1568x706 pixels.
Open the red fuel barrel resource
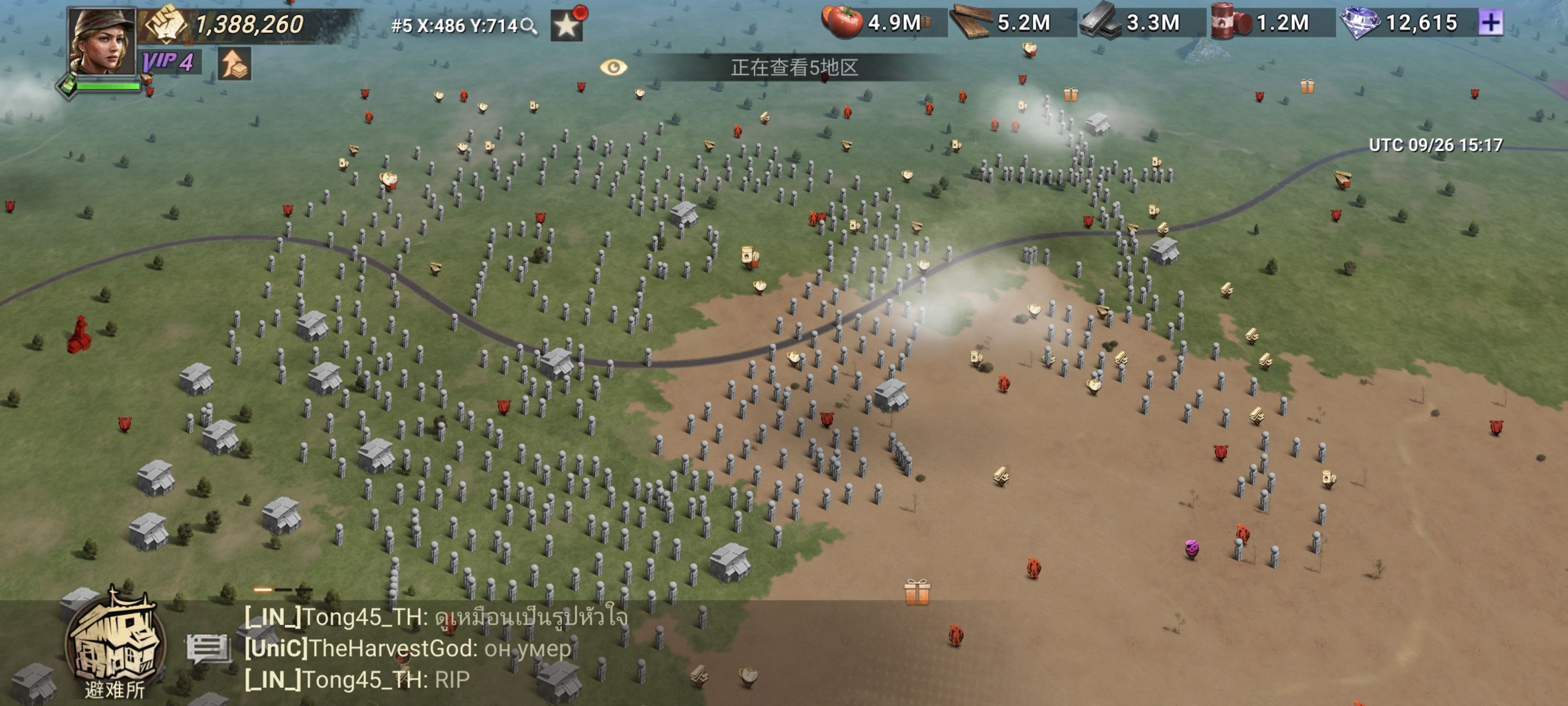[x=1230, y=23]
